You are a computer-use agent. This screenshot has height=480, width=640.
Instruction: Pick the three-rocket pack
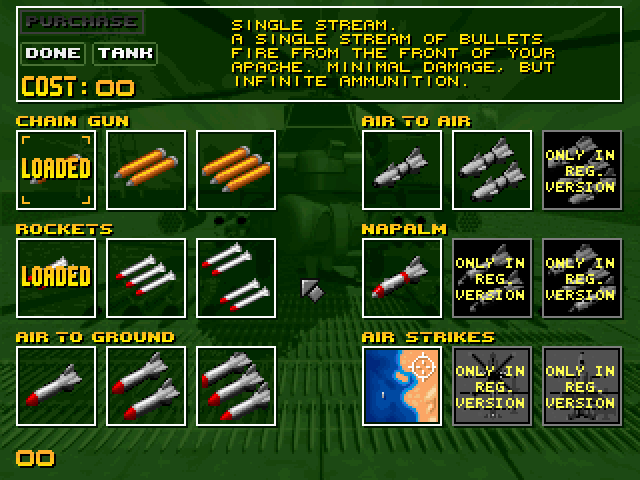click(146, 278)
